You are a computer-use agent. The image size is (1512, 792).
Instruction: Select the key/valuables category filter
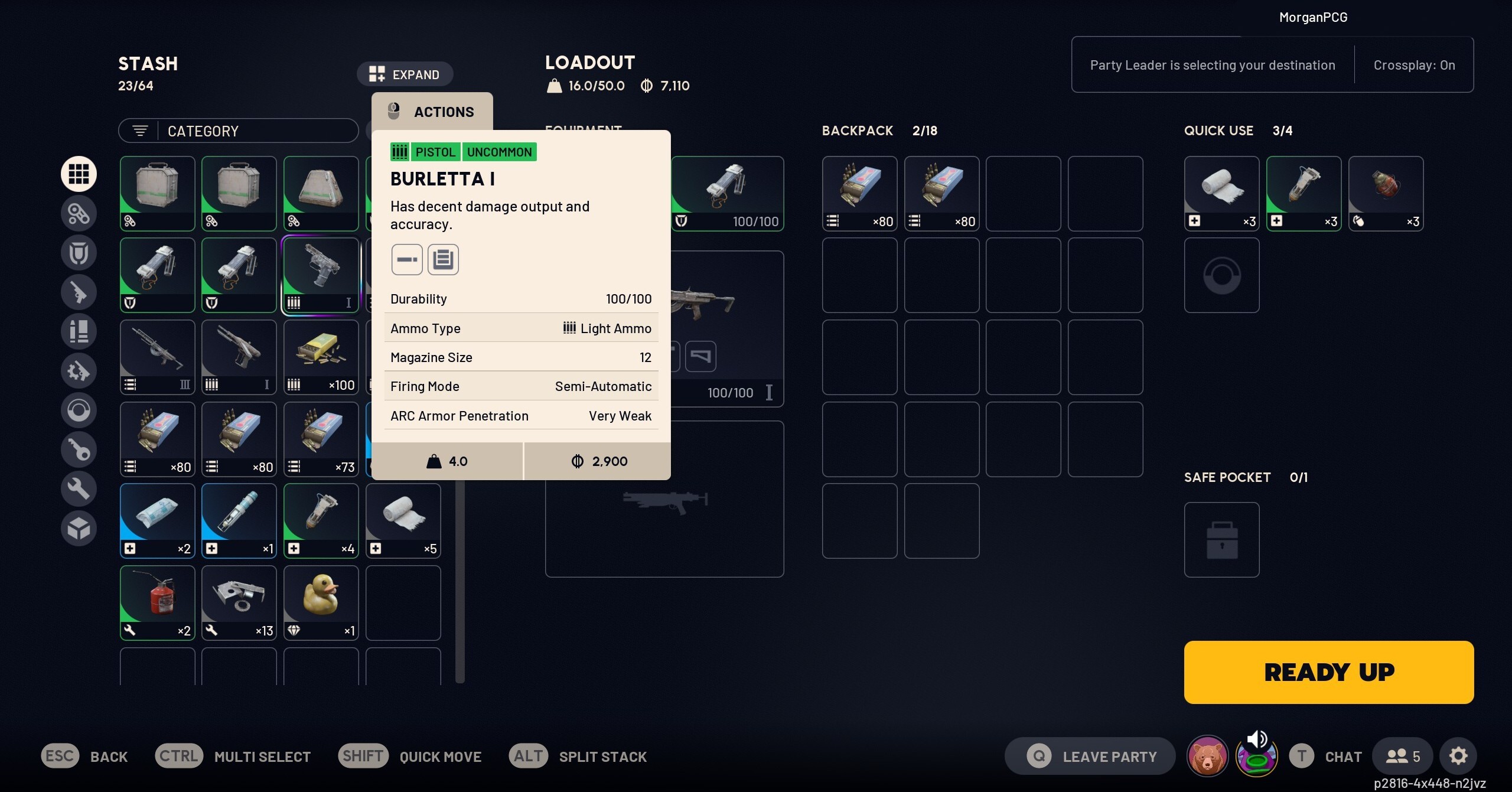[79, 449]
